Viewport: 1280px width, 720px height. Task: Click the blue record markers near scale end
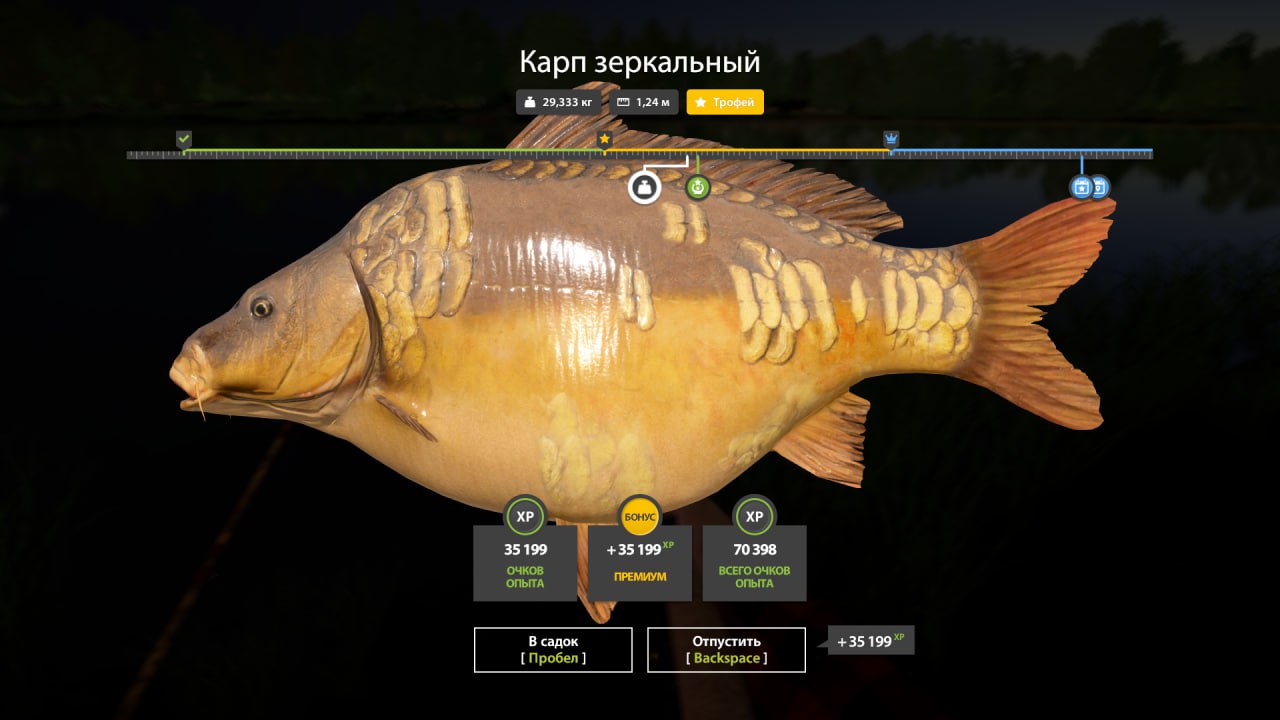pos(1089,187)
